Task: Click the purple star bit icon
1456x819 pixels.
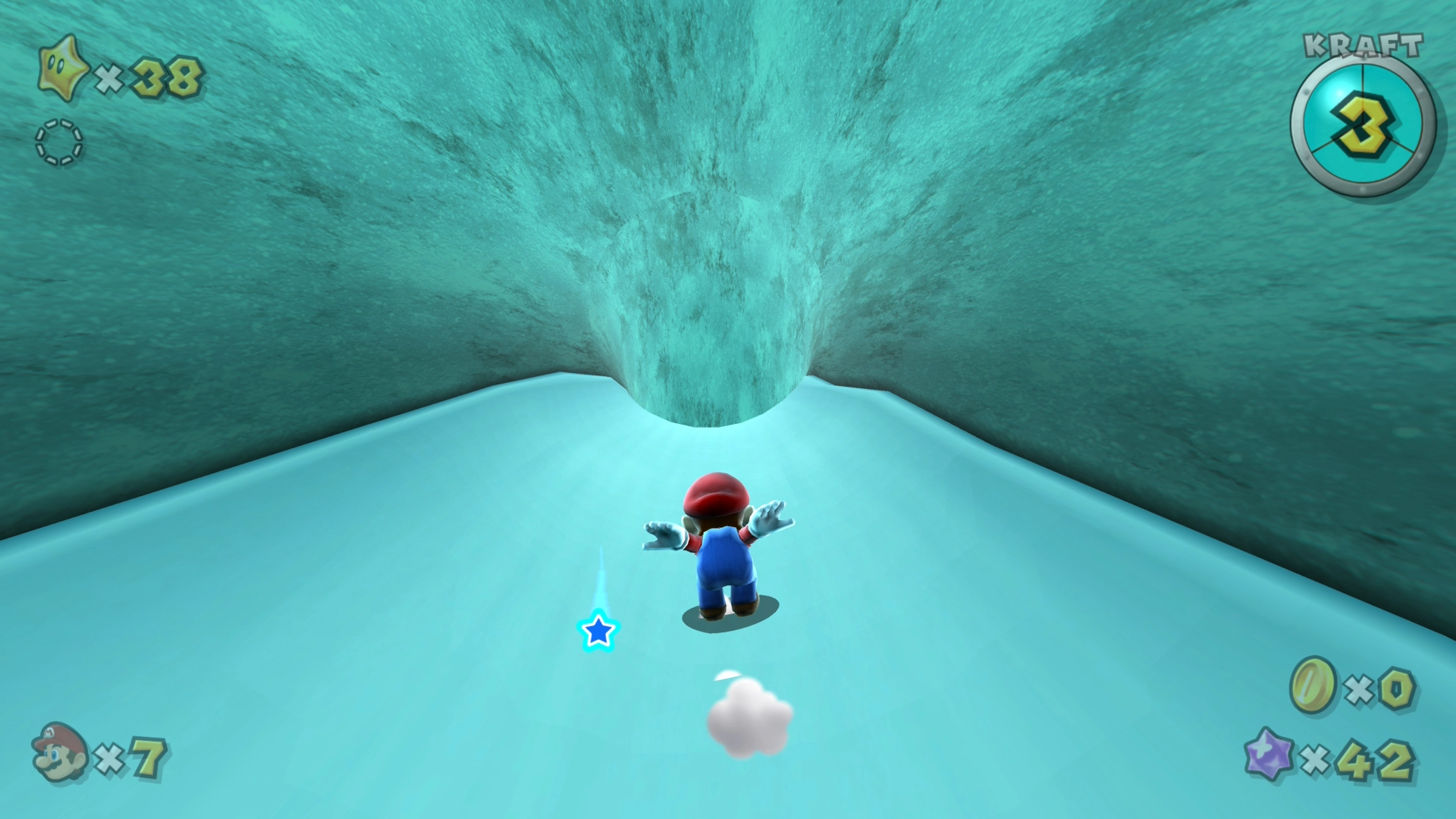Action: pos(1269,755)
